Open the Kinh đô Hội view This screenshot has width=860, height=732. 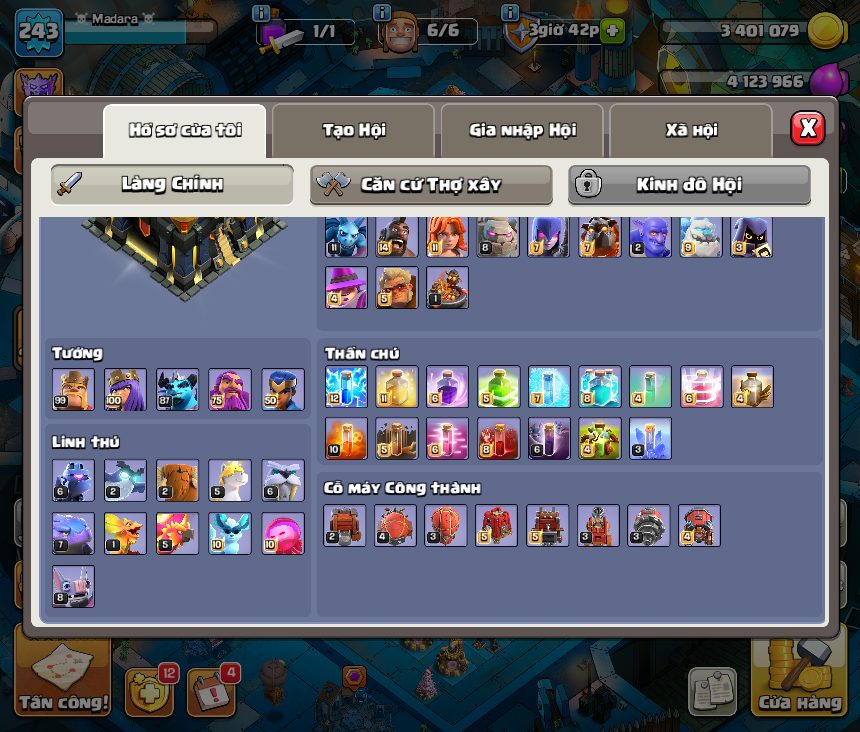click(x=689, y=184)
